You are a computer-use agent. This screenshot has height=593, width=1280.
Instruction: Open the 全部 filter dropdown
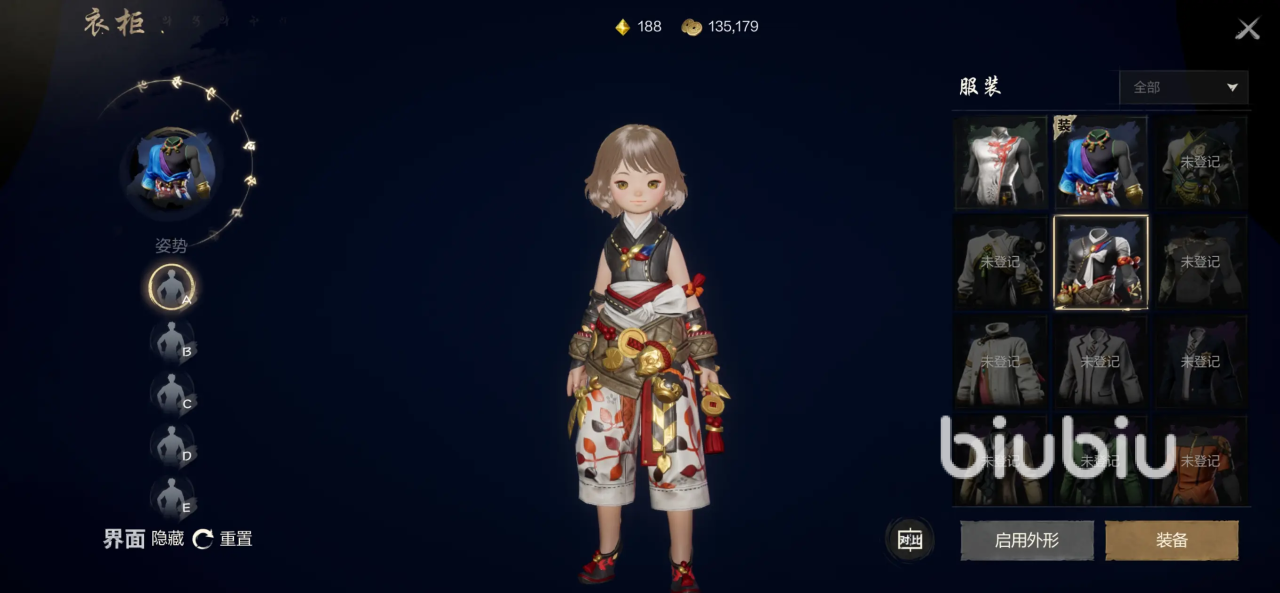tap(1184, 88)
